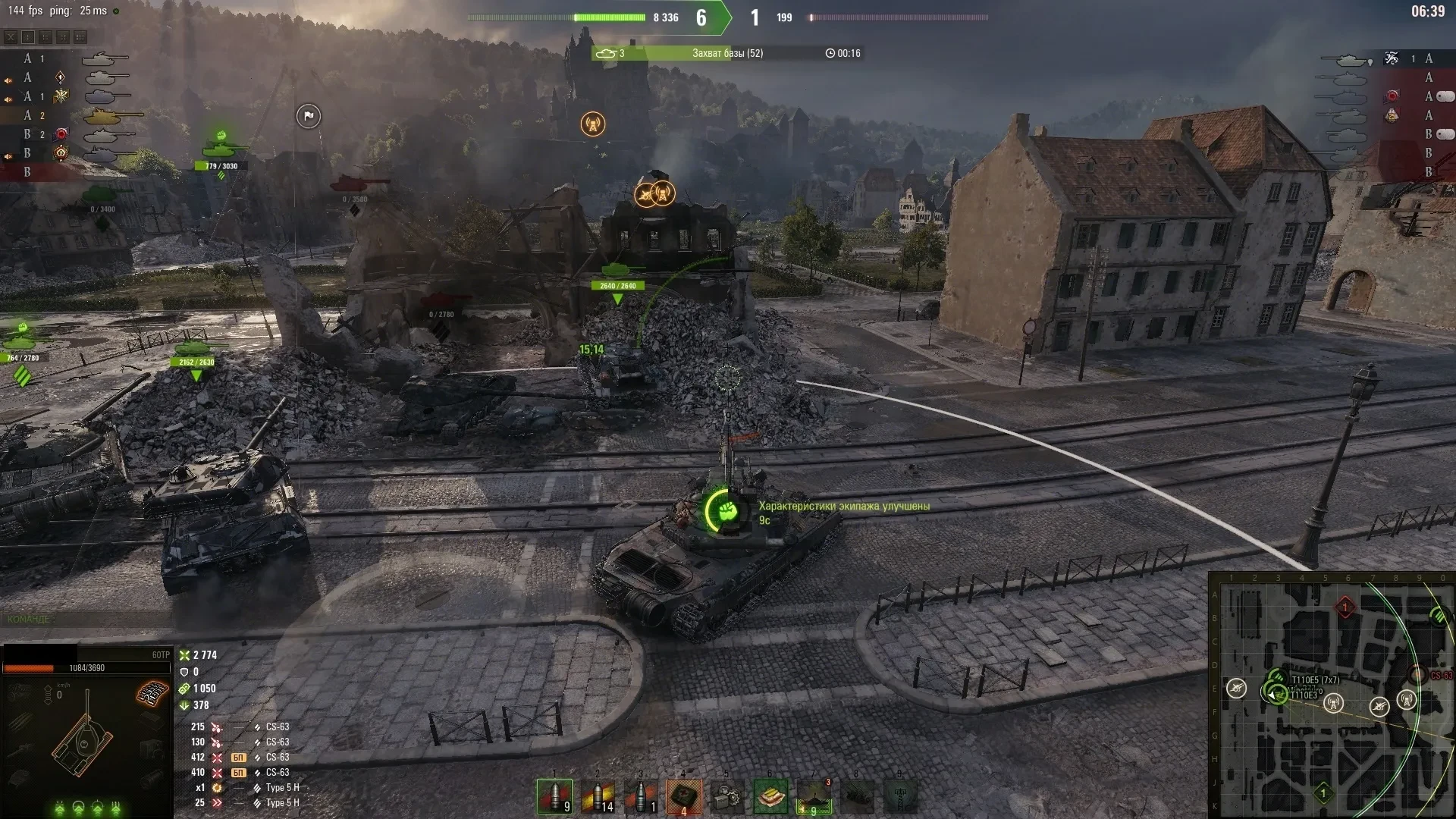The width and height of the screenshot is (1456, 819).
Task: Choose the shell slot with 1 round
Action: coord(641,796)
